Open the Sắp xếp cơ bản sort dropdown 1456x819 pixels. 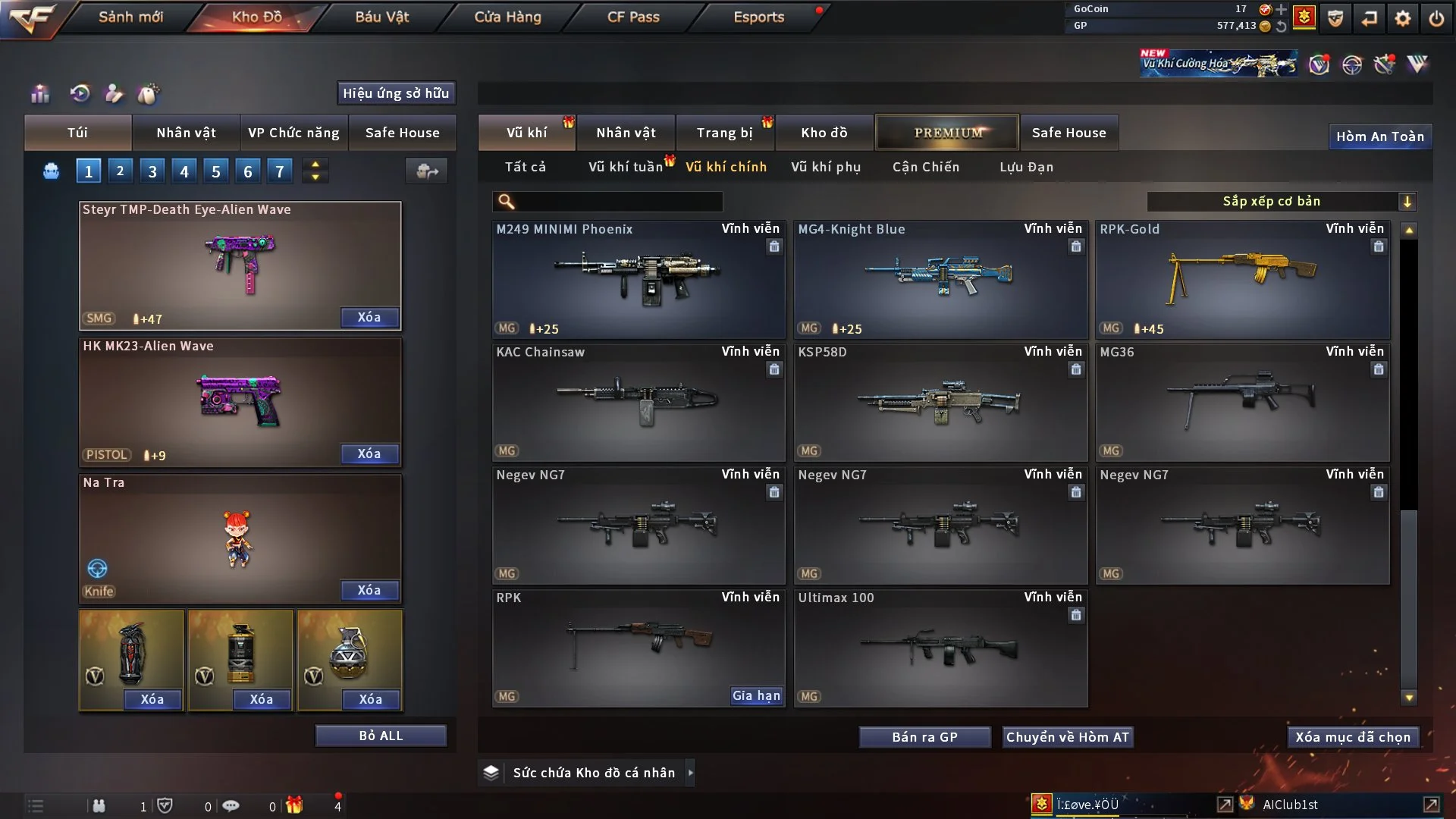(x=1282, y=201)
